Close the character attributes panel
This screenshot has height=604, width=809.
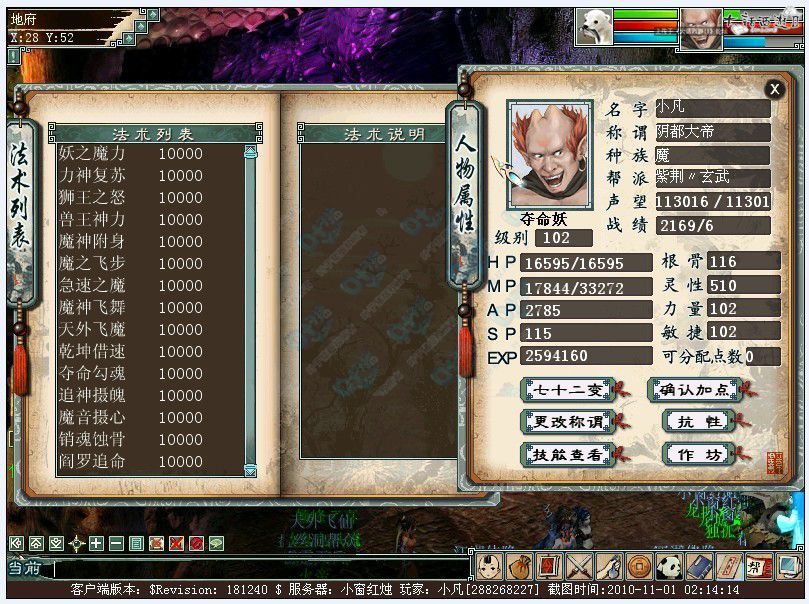[774, 89]
